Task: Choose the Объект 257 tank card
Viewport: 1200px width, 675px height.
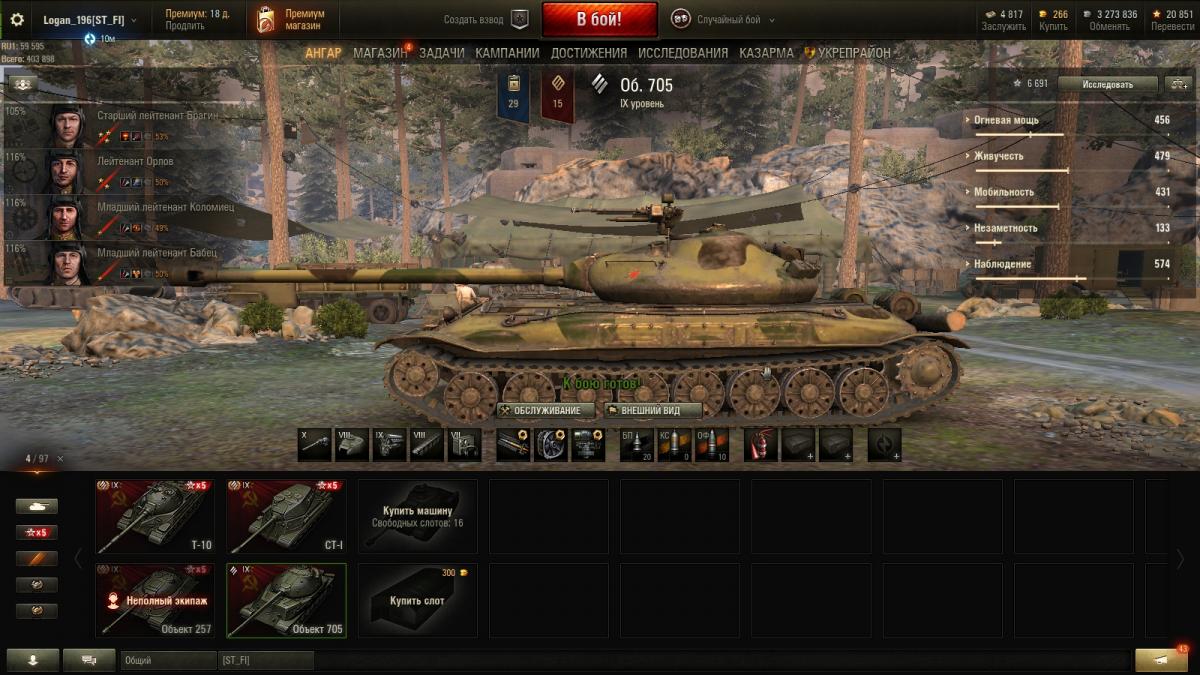Action: [x=155, y=600]
